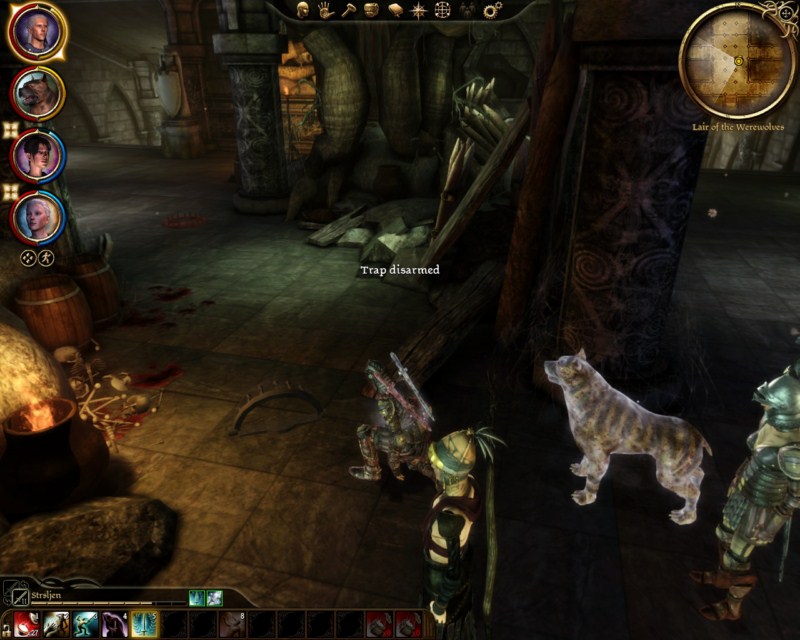This screenshot has width=800, height=640.
Task: Open the inventory chest icon
Action: [x=371, y=10]
